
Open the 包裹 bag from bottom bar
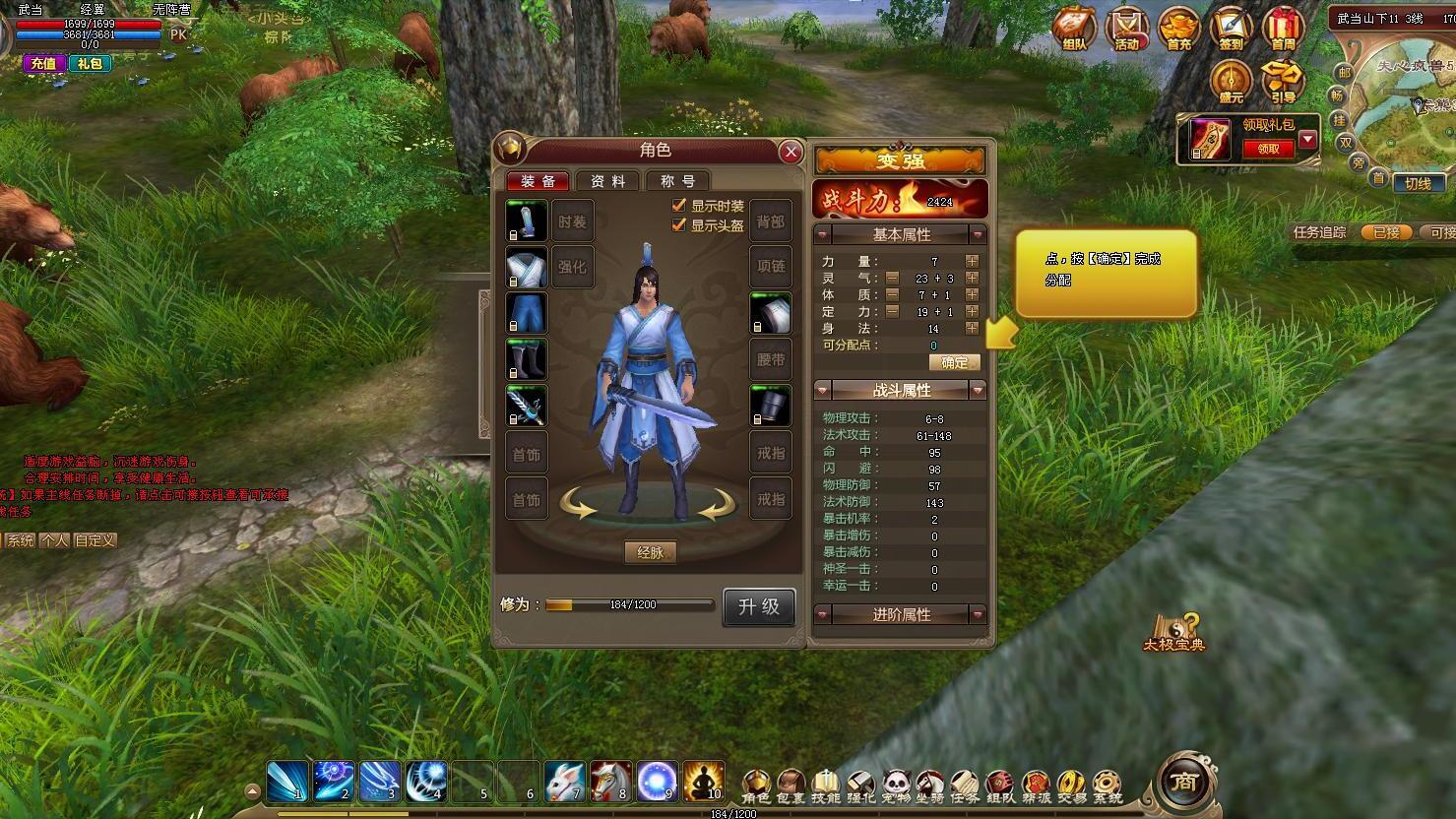pyautogui.click(x=791, y=786)
